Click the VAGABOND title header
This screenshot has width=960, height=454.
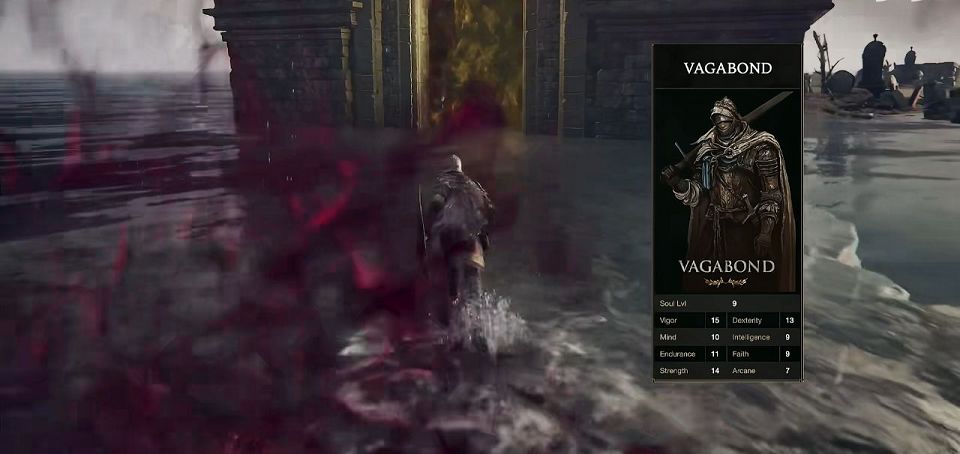727,69
